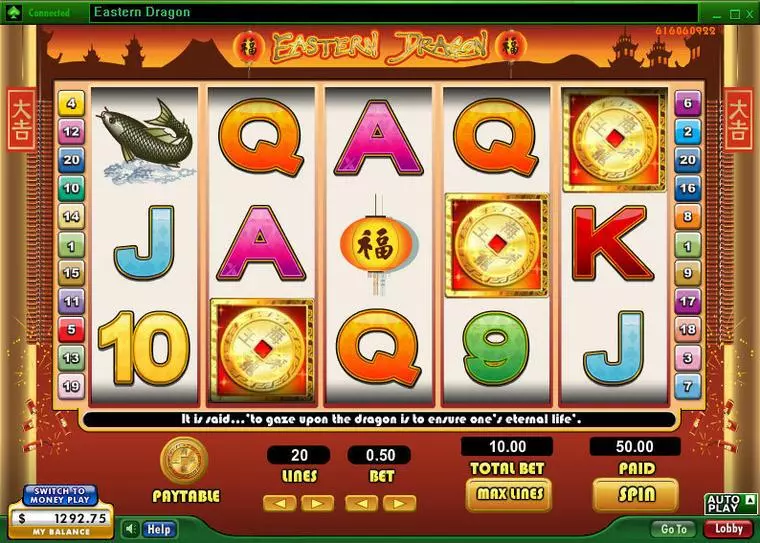Click the Go To button
Viewport: 760px width, 543px height.
click(x=674, y=529)
